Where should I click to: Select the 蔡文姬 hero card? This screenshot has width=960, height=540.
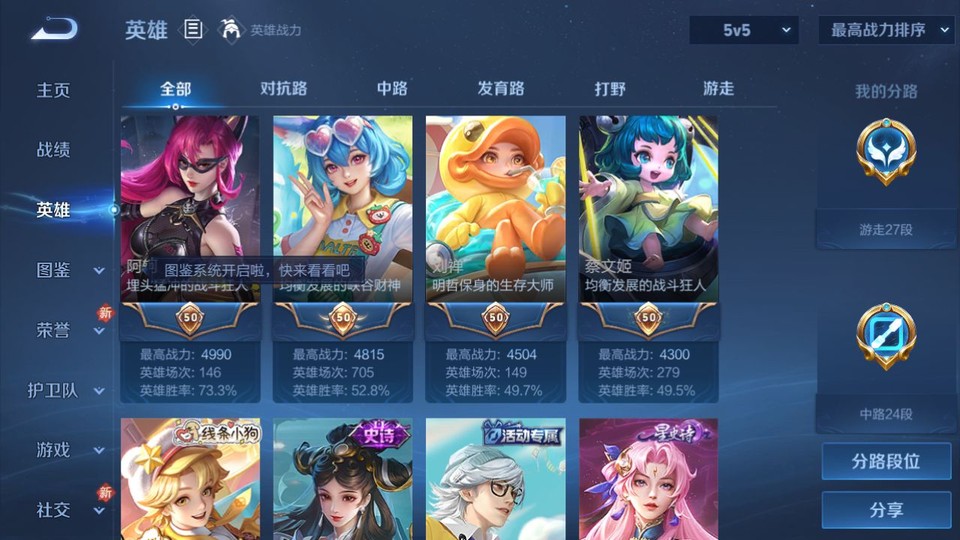[649, 215]
